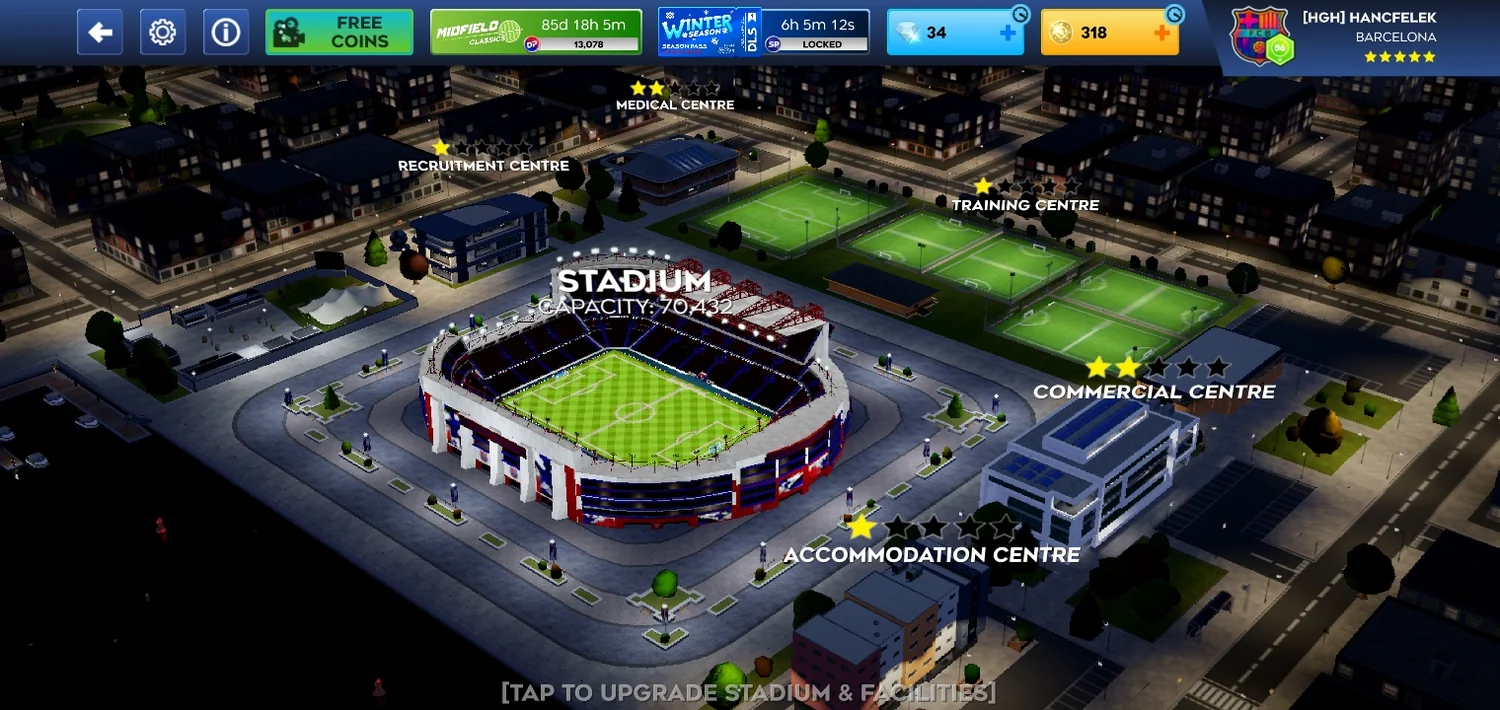
Task: Open the gear settings menu
Action: [162, 33]
